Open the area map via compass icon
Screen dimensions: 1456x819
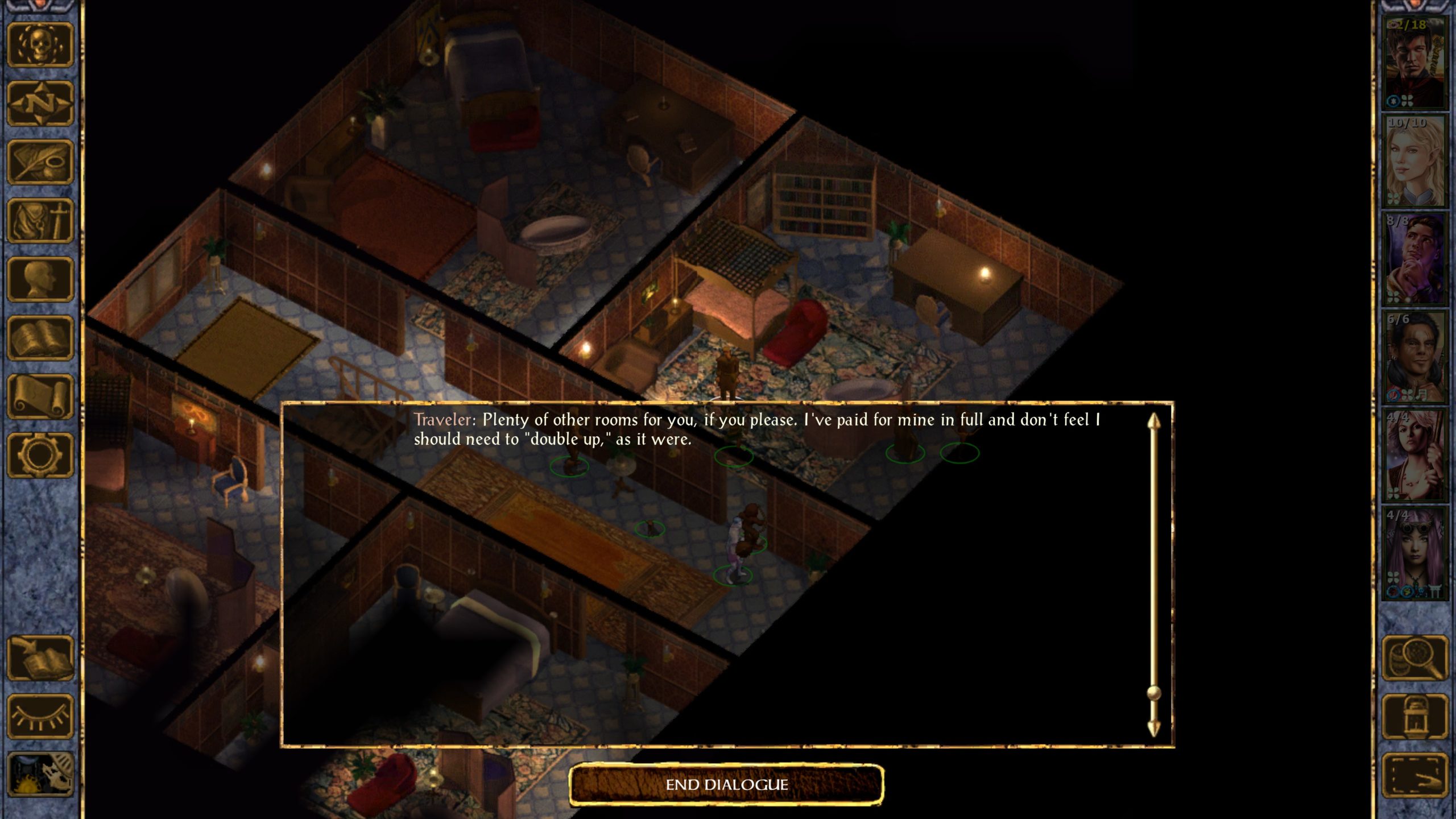(40, 104)
